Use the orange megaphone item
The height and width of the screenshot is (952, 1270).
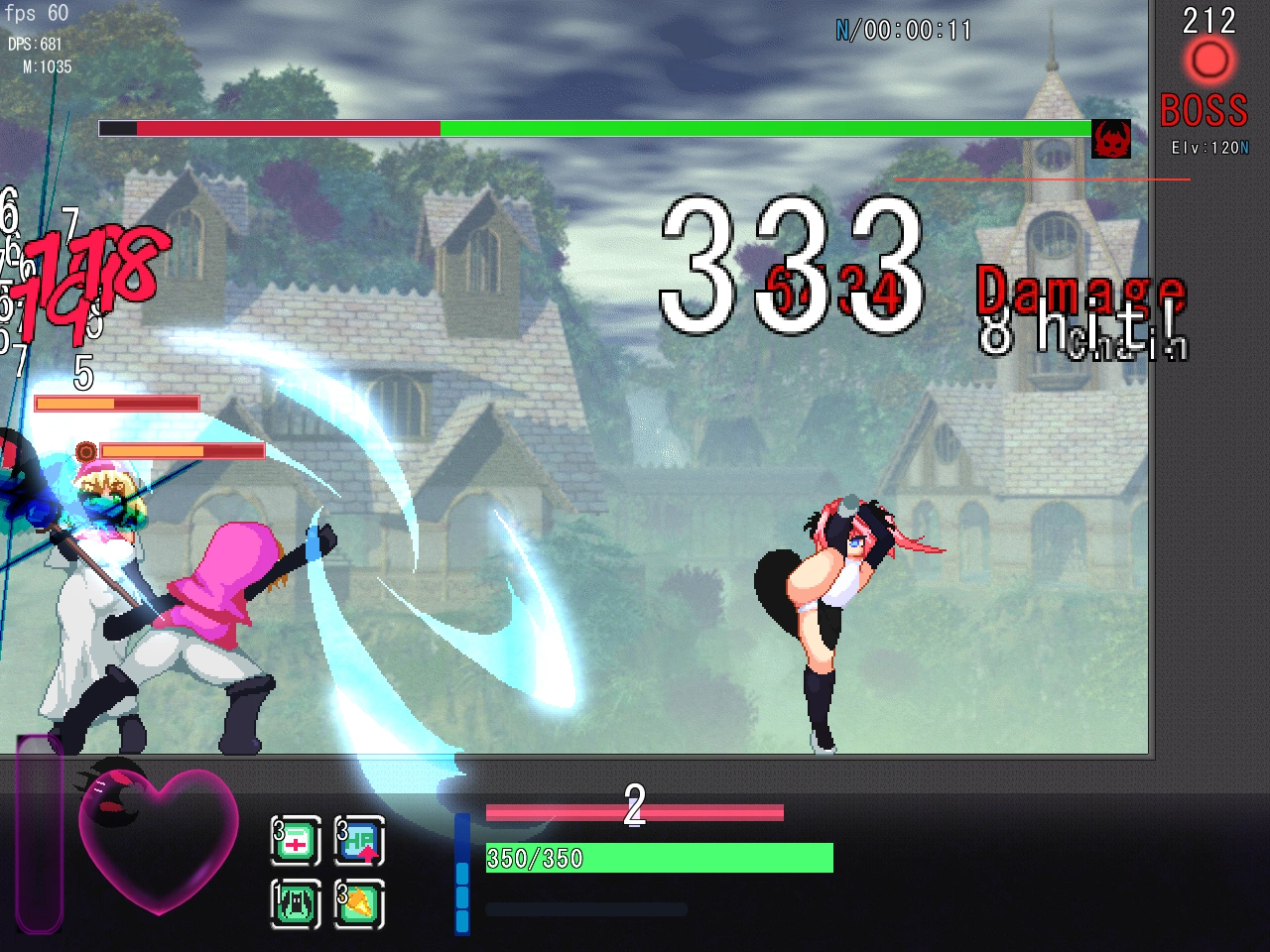tap(359, 903)
